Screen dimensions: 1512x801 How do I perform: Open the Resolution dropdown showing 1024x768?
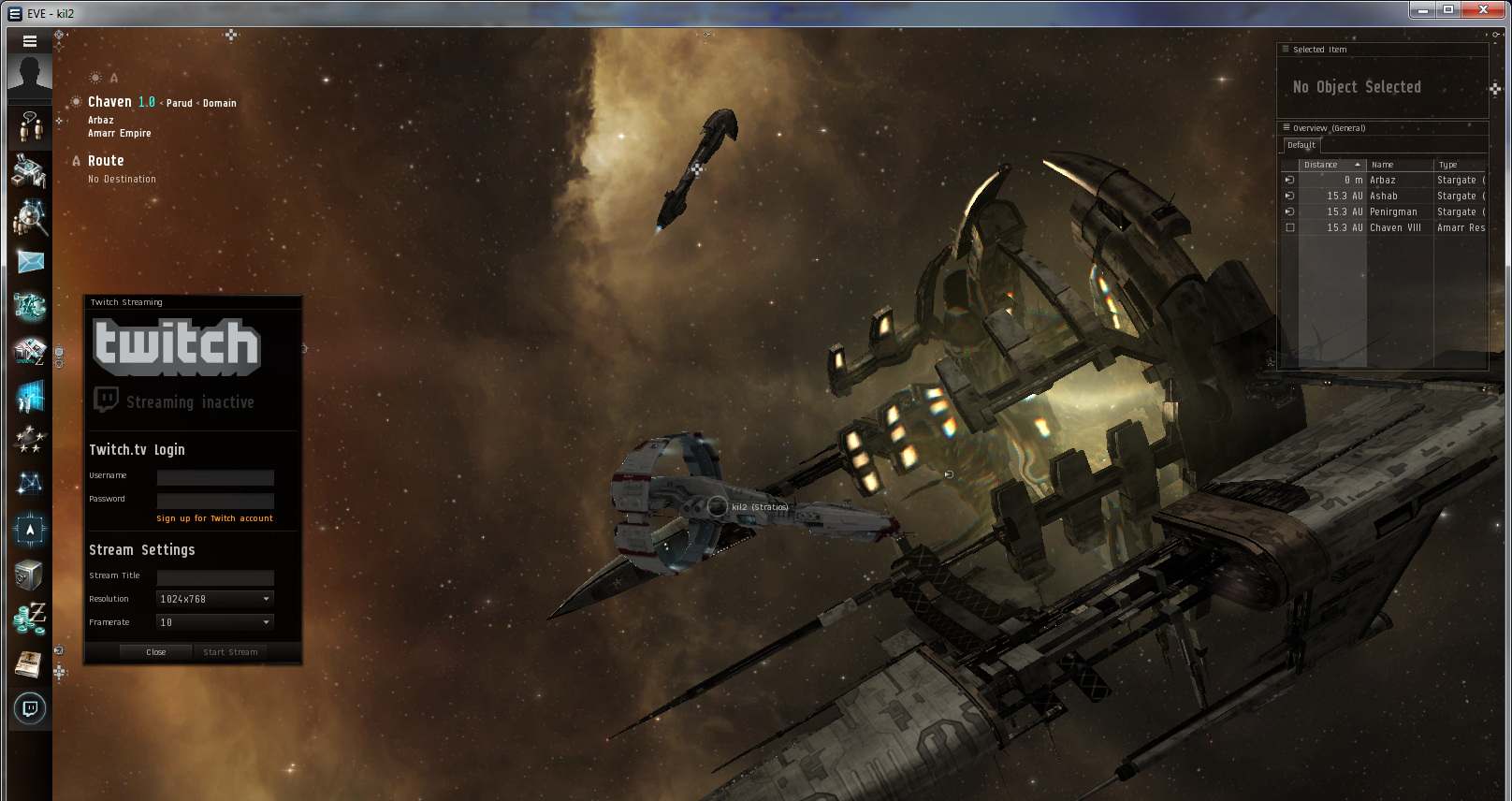coord(213,599)
